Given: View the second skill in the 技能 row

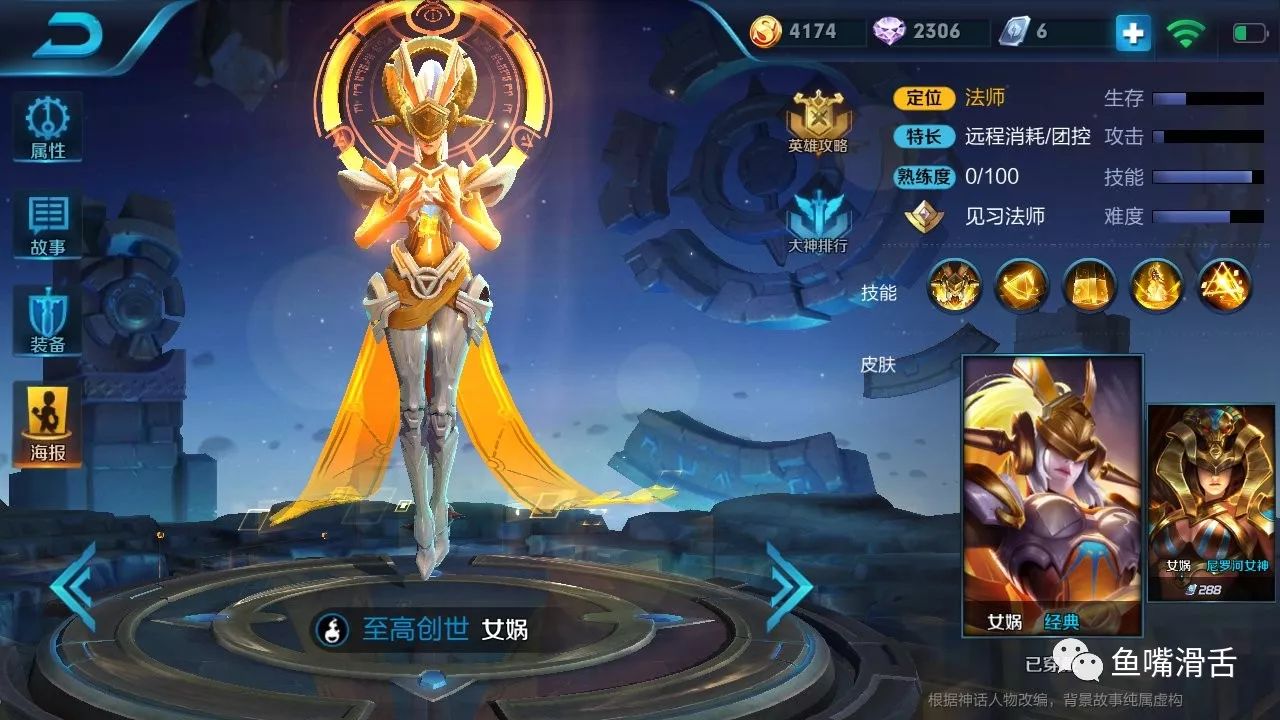Looking at the screenshot, I should 1021,288.
